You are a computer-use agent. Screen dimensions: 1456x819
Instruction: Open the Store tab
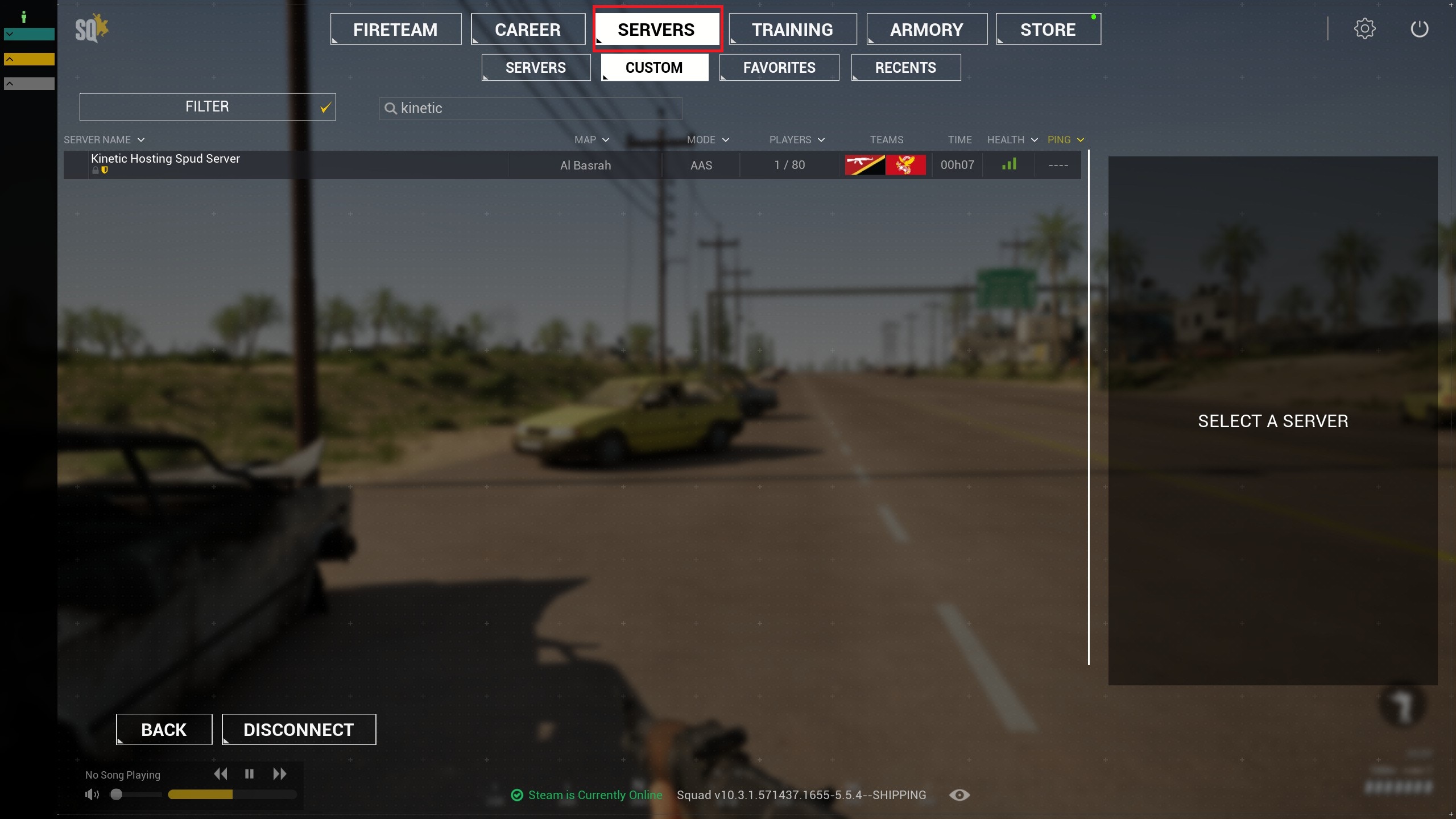1048,30
